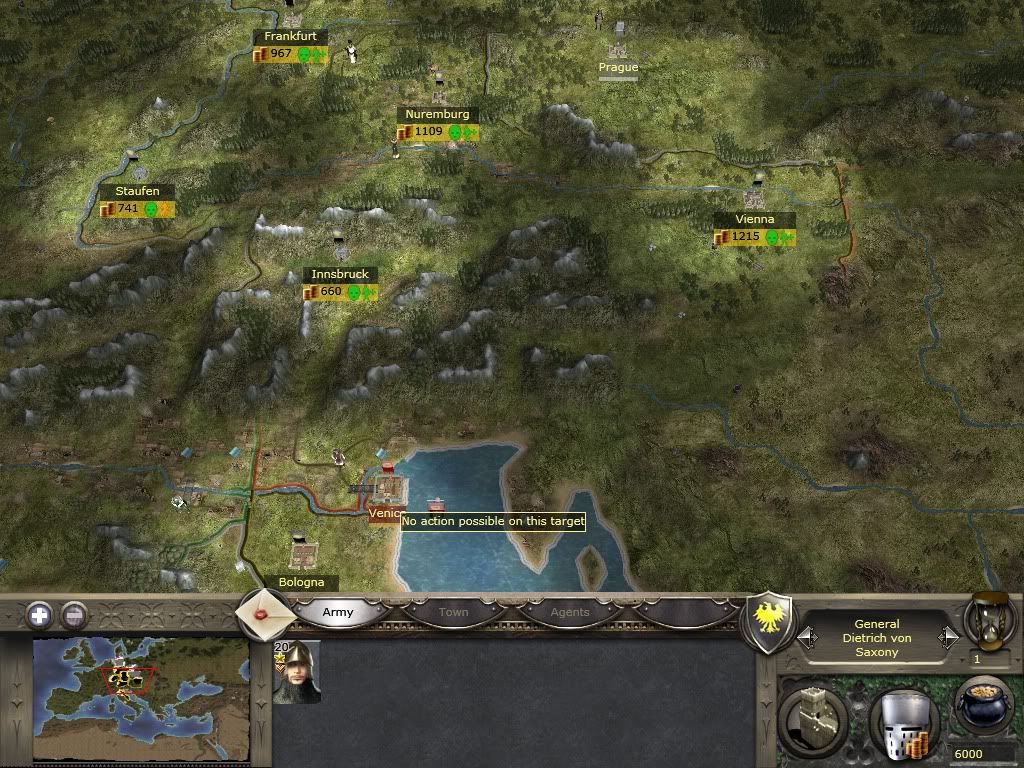Cycle to next character with right arrow
Image resolution: width=1024 pixels, height=768 pixels.
(947, 637)
